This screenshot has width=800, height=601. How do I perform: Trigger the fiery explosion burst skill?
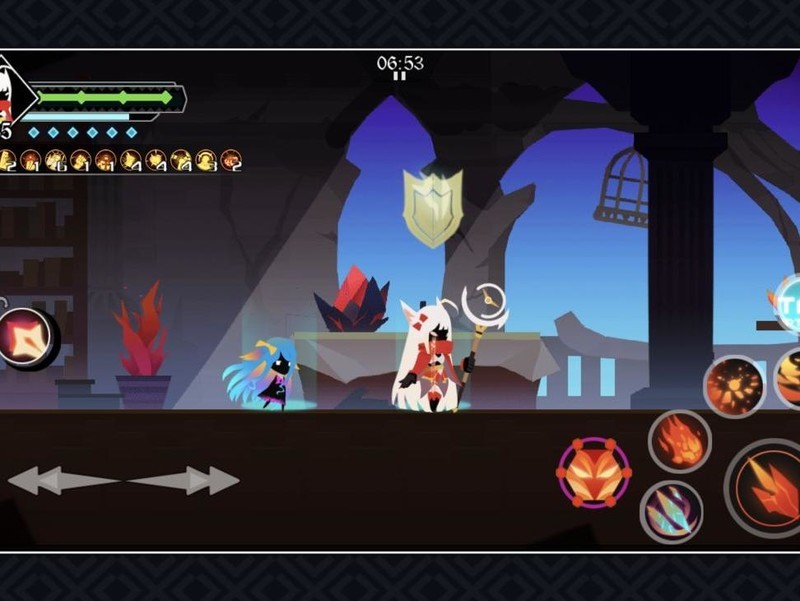tap(734, 386)
